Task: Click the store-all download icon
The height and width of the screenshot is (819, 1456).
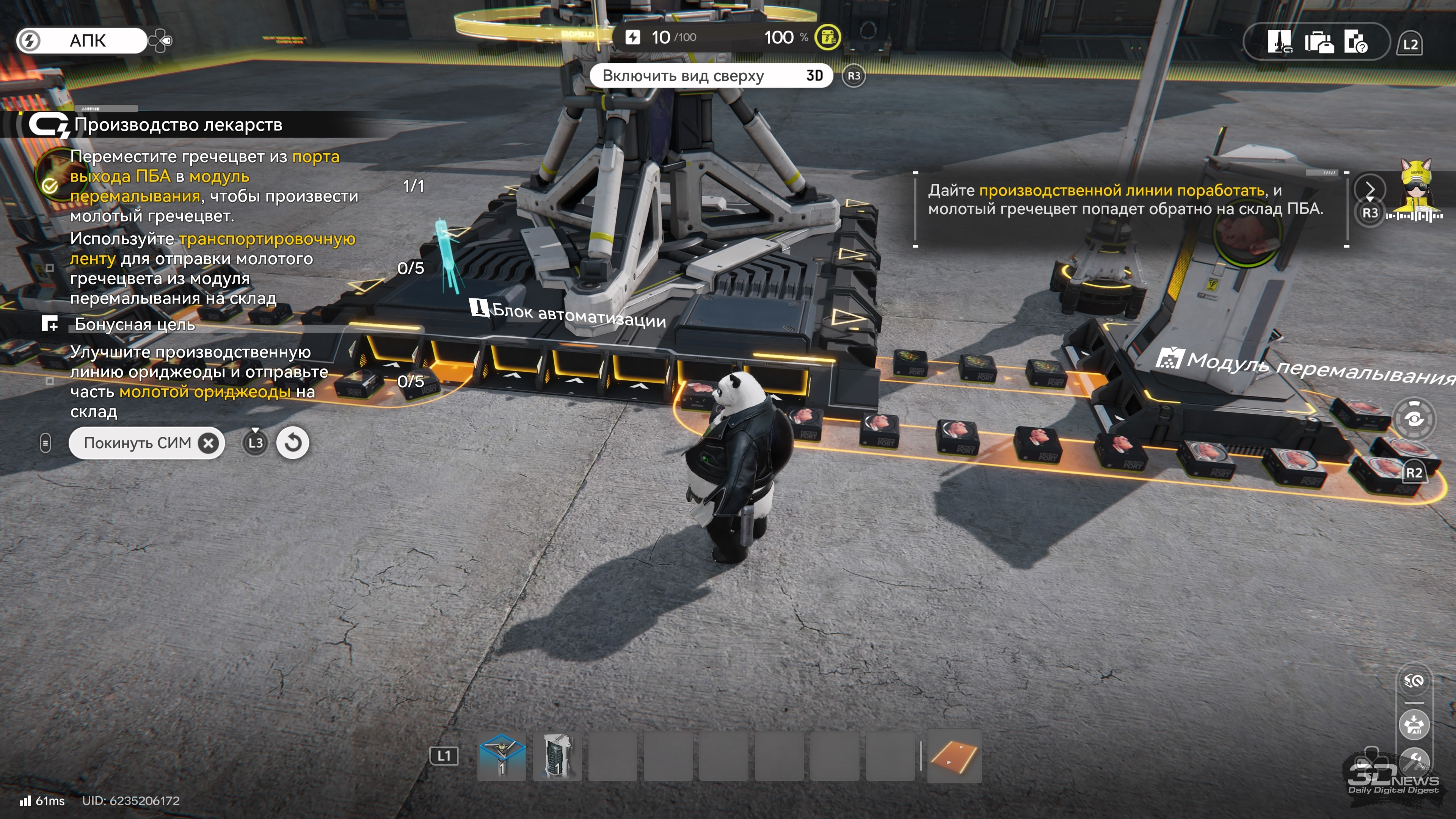Action: click(x=1414, y=725)
